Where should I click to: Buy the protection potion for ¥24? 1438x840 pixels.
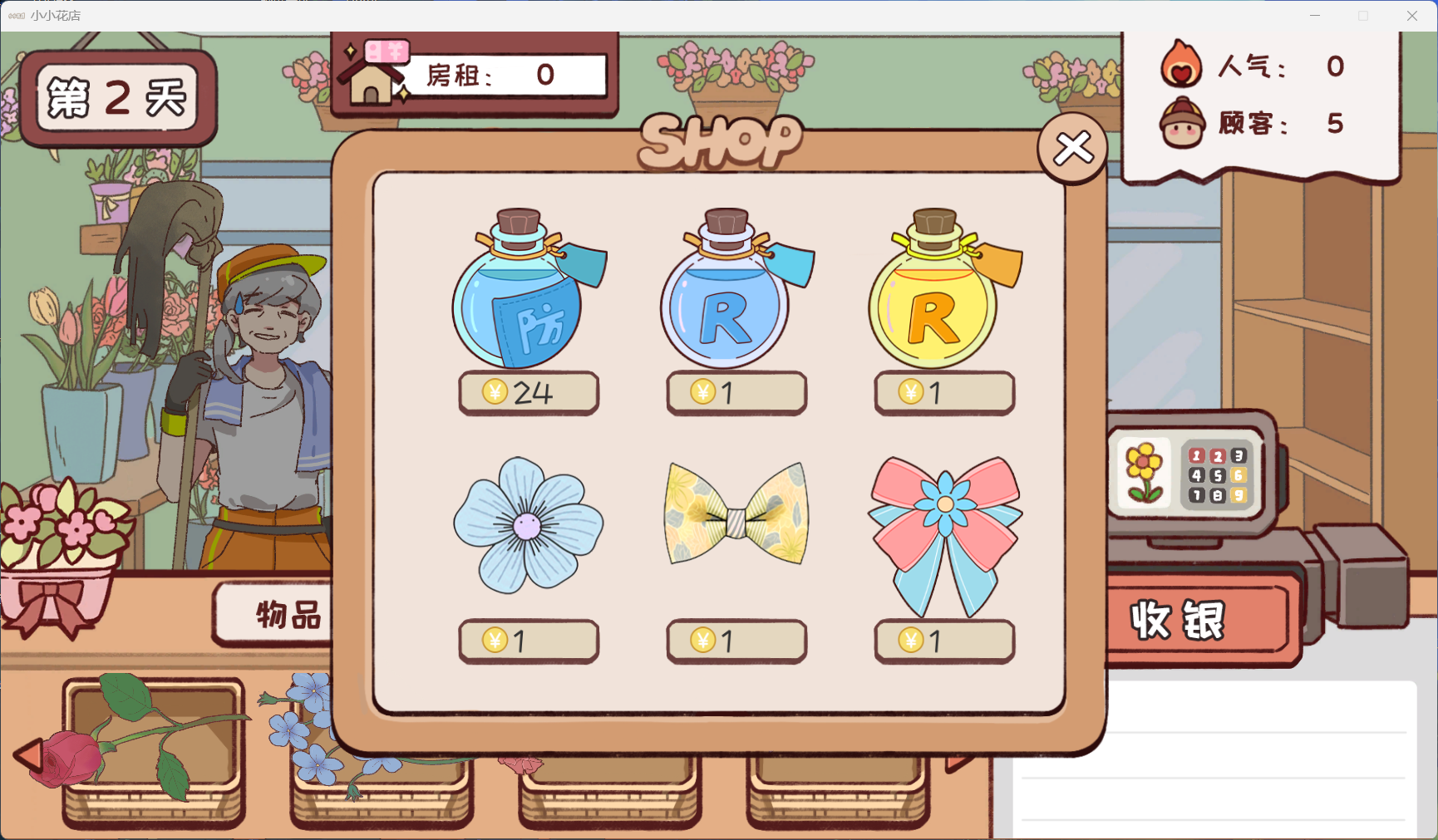pyautogui.click(x=528, y=393)
